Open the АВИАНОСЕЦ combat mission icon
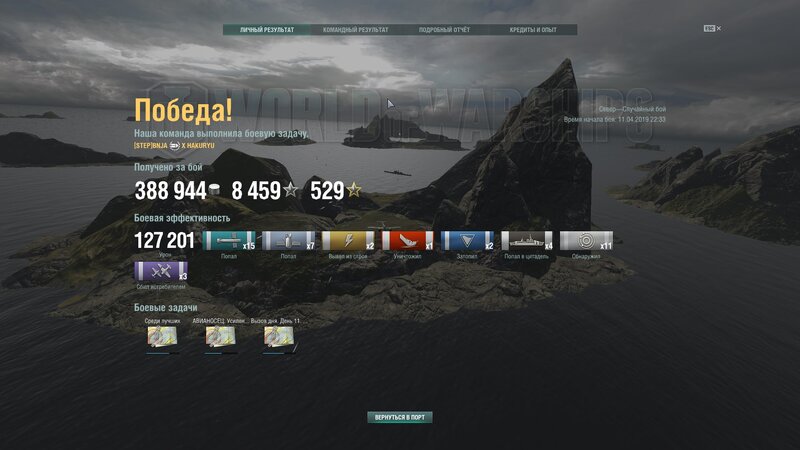 pos(220,337)
